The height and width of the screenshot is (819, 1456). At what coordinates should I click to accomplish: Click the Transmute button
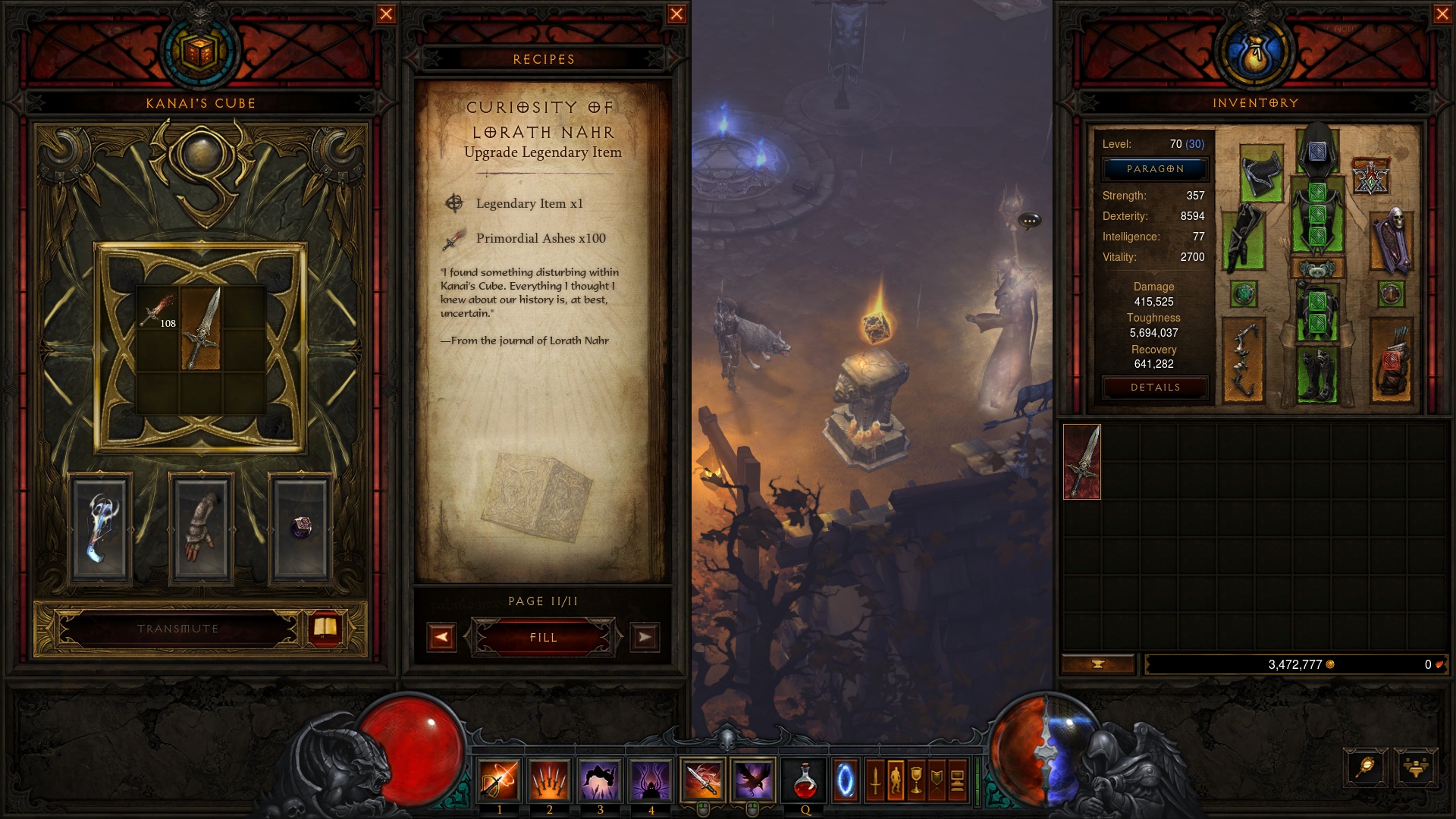tap(178, 629)
